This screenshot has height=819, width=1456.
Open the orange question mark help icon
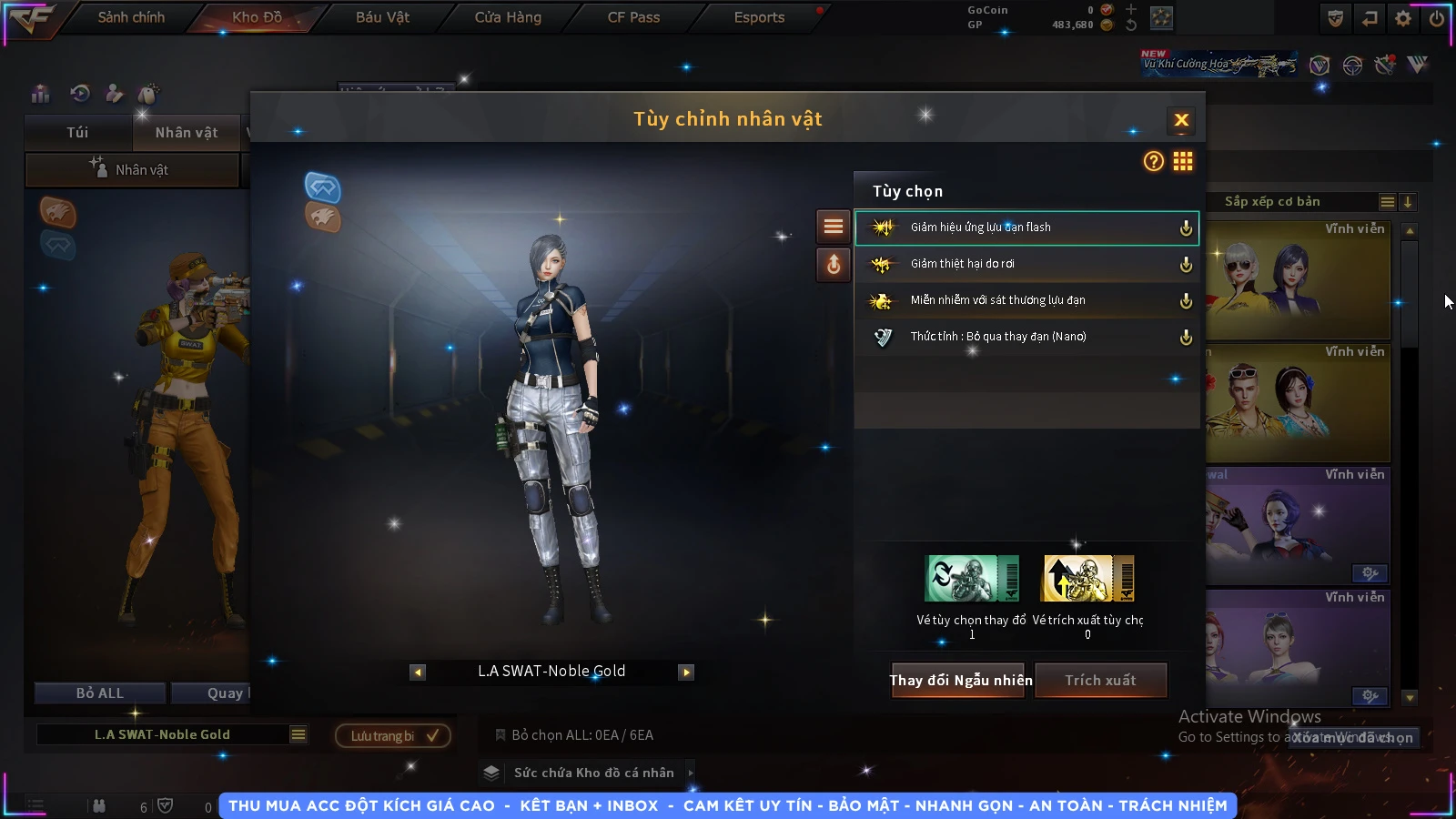click(1153, 162)
